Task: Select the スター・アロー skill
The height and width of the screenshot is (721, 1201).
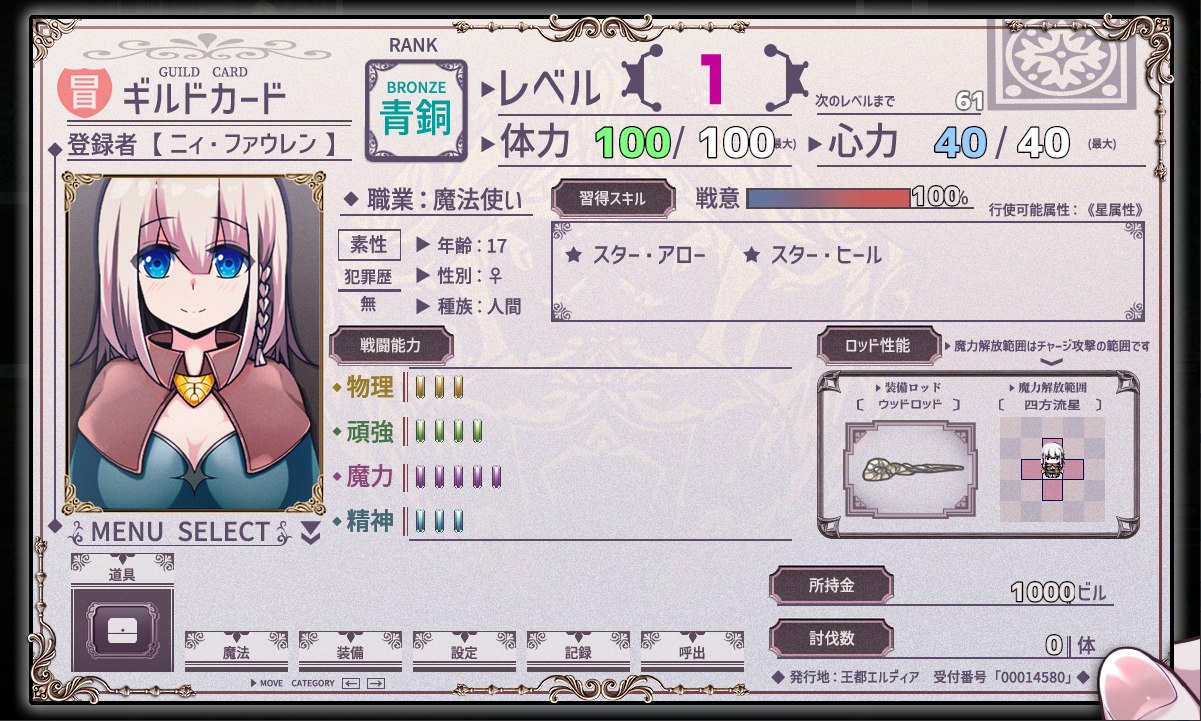Action: point(636,256)
